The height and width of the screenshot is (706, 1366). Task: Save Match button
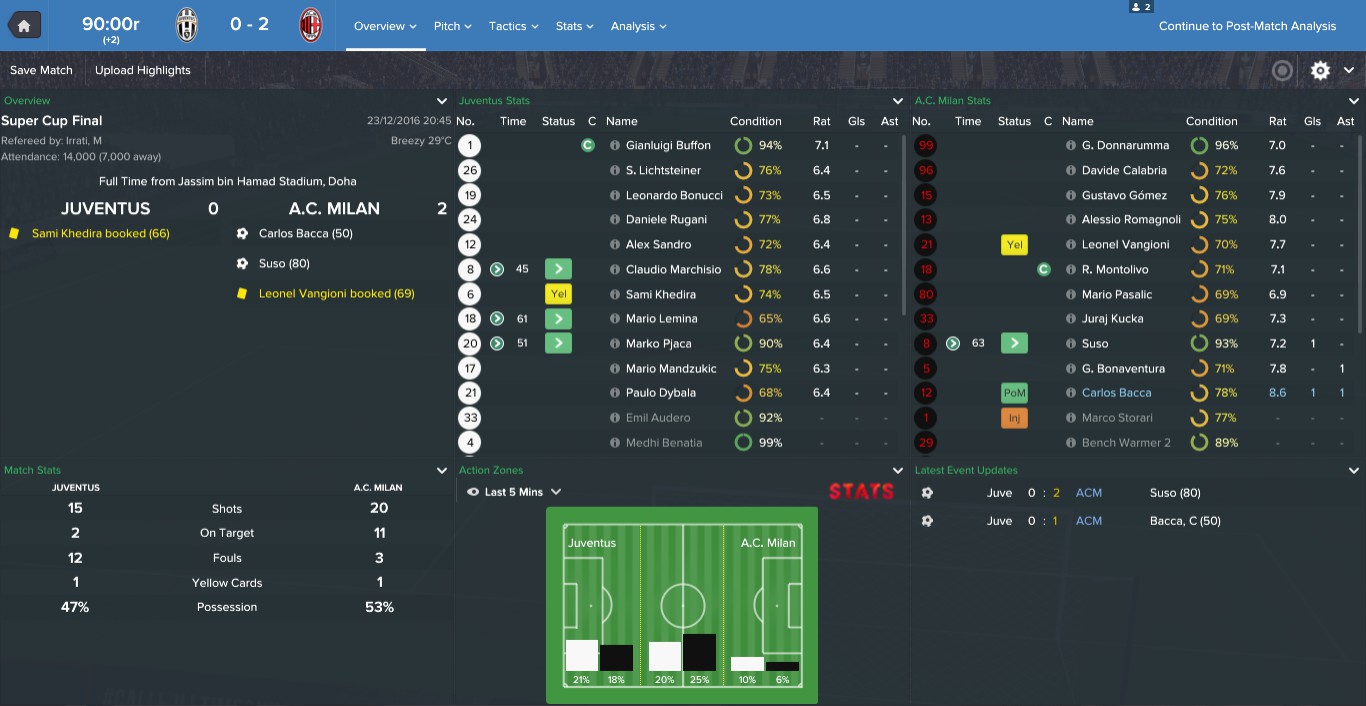[x=41, y=70]
